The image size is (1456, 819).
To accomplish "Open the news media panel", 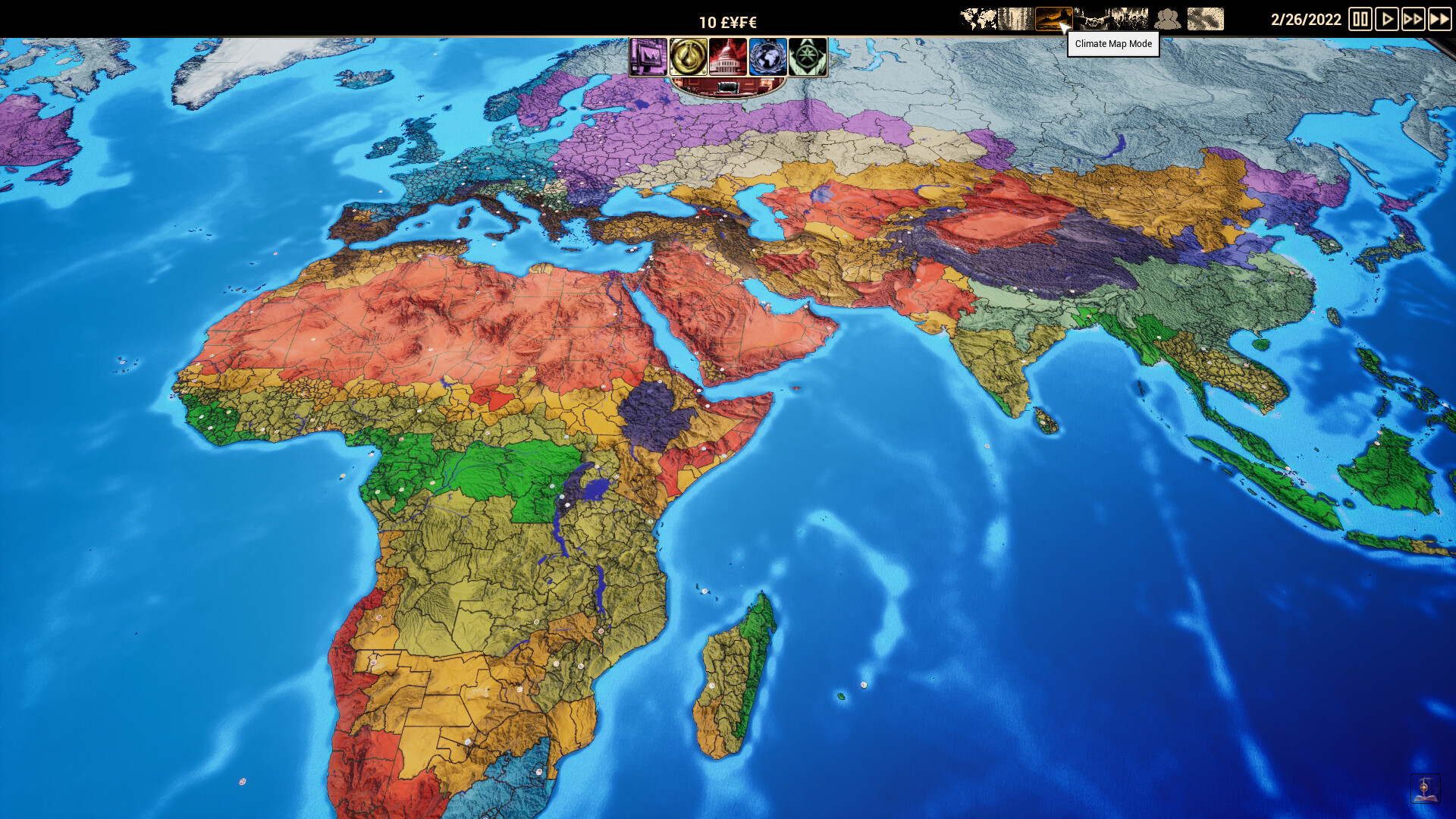I will click(x=648, y=57).
